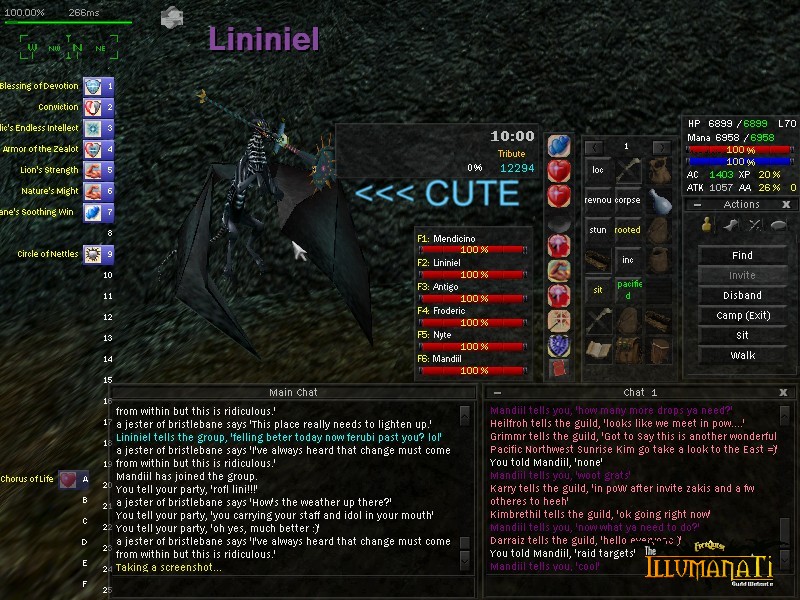
Task: Activate the 'corpse' hotbutton
Action: pyautogui.click(x=627, y=200)
